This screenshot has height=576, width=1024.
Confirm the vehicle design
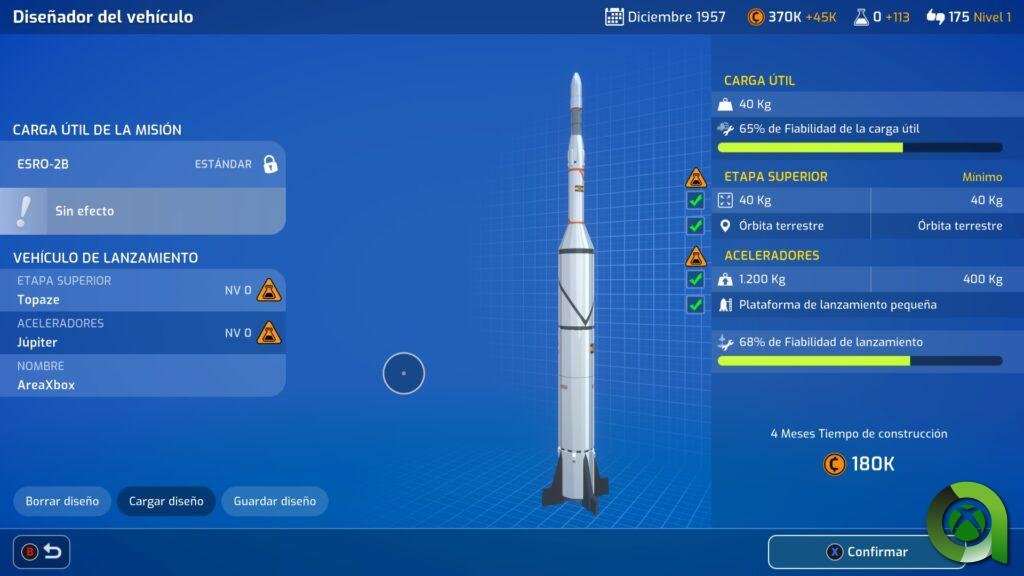pyautogui.click(x=867, y=552)
